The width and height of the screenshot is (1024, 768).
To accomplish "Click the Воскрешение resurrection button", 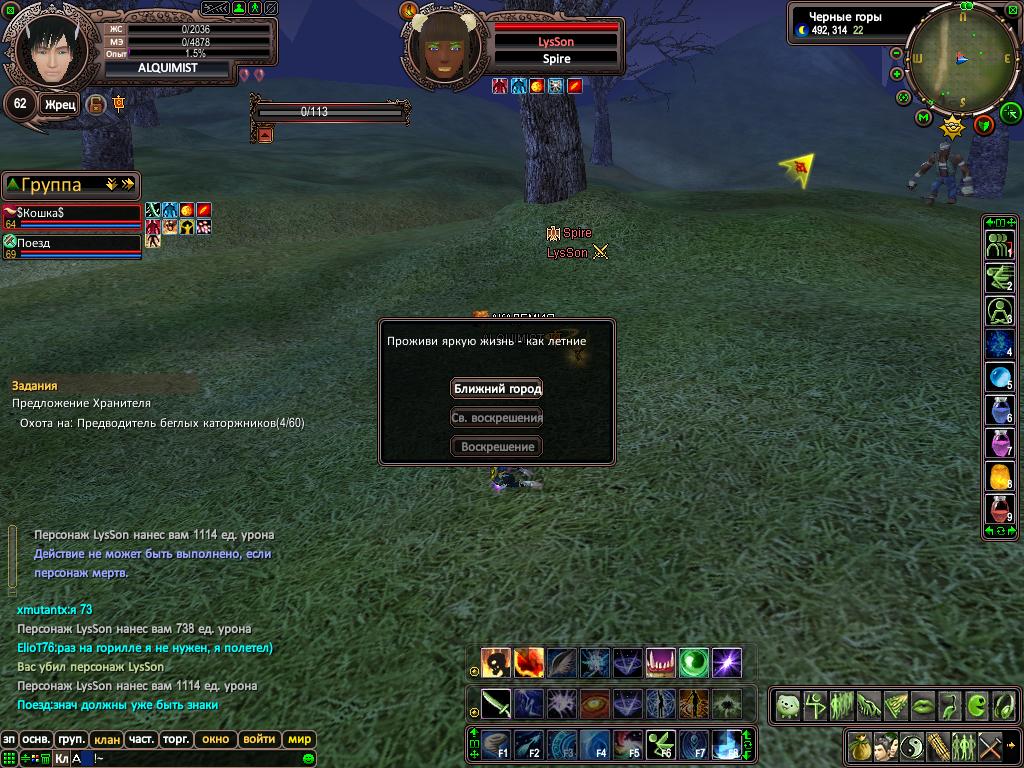I will pos(497,447).
